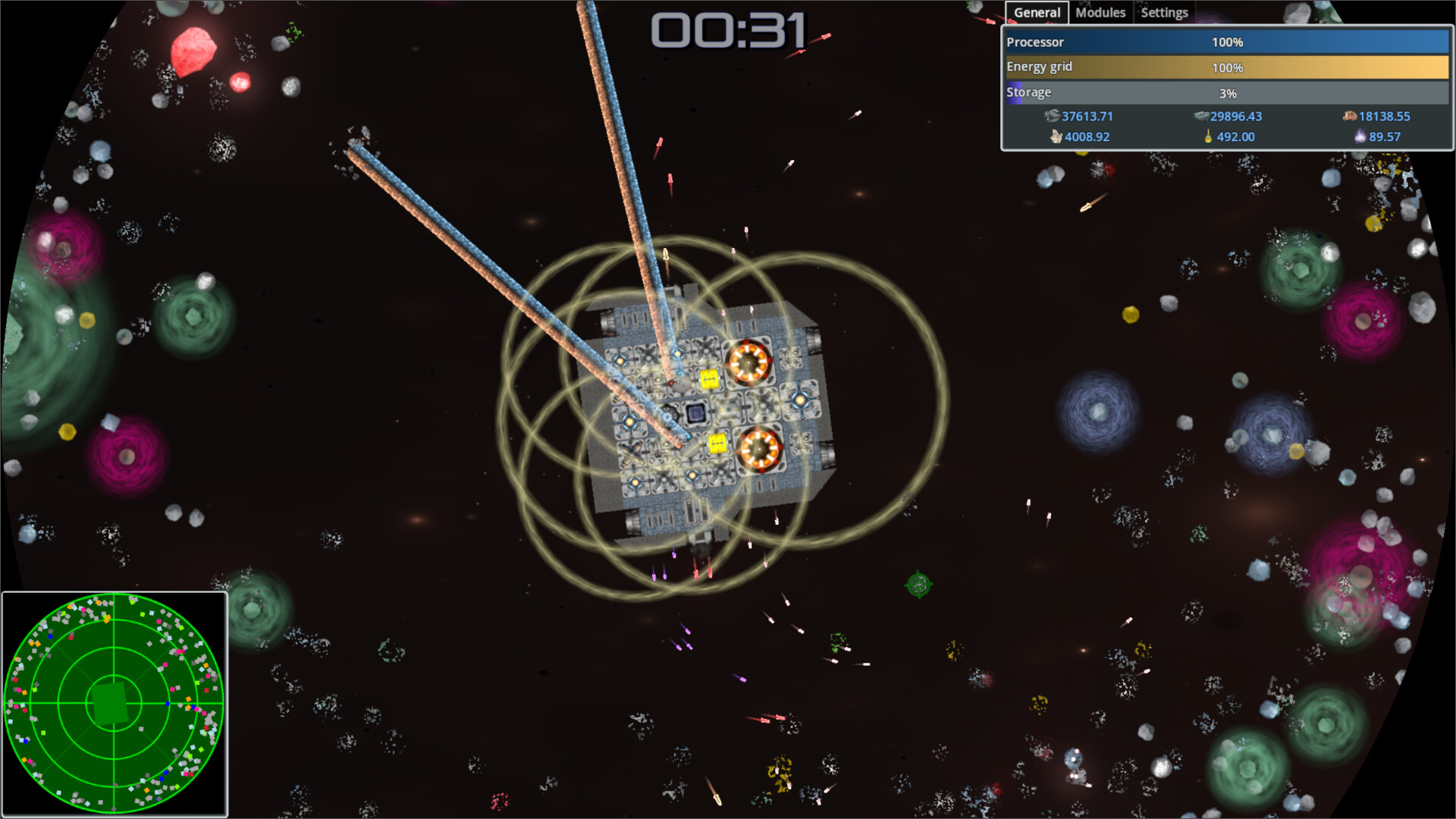Screen dimensions: 1456x819
Task: Click the crystal resource icon beside 29896.43
Action: tap(1200, 116)
